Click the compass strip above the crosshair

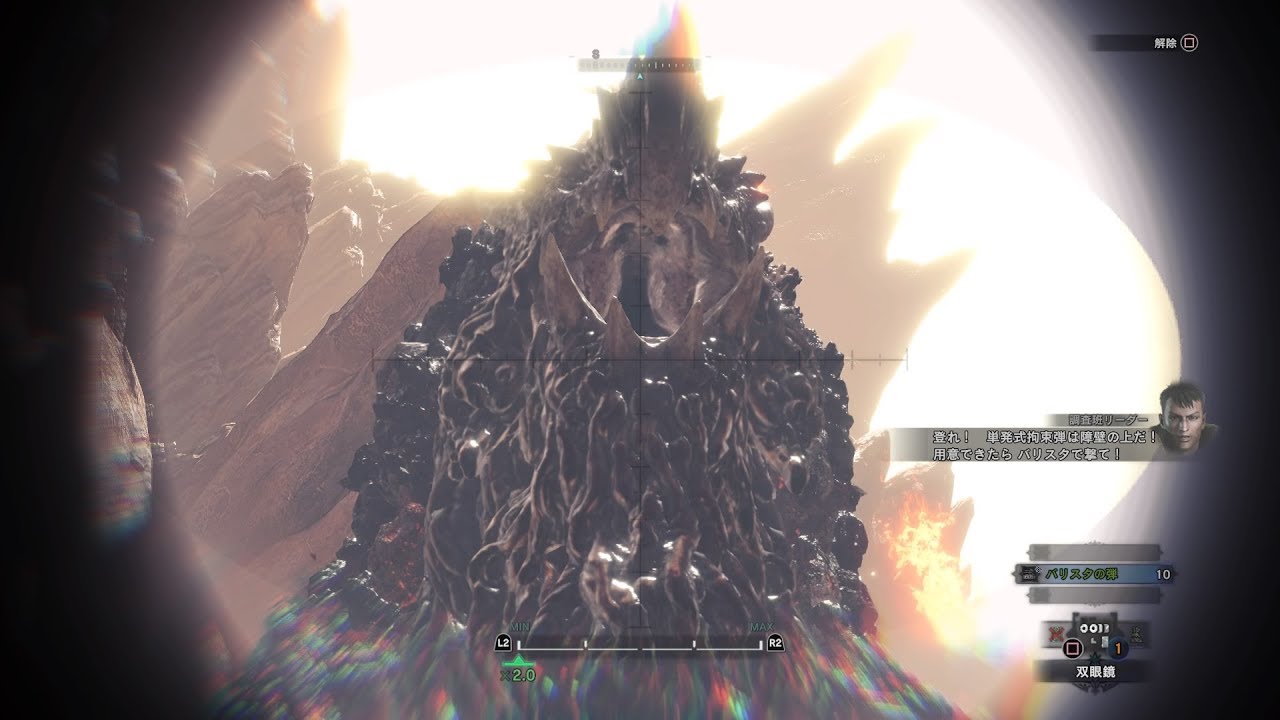[x=640, y=64]
